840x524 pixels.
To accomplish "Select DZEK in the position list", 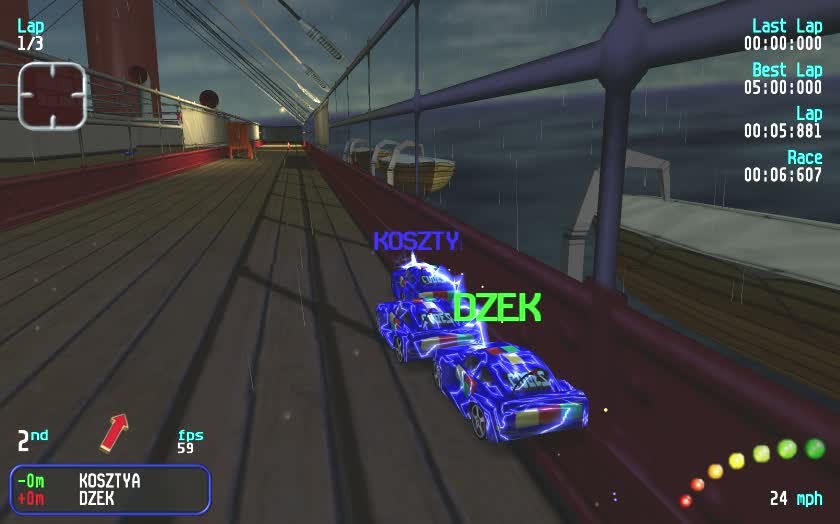I will click(x=96, y=498).
